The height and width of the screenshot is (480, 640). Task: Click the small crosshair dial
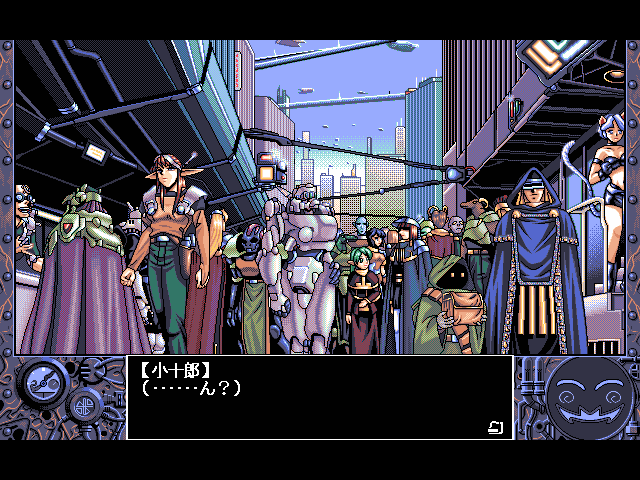(82, 407)
